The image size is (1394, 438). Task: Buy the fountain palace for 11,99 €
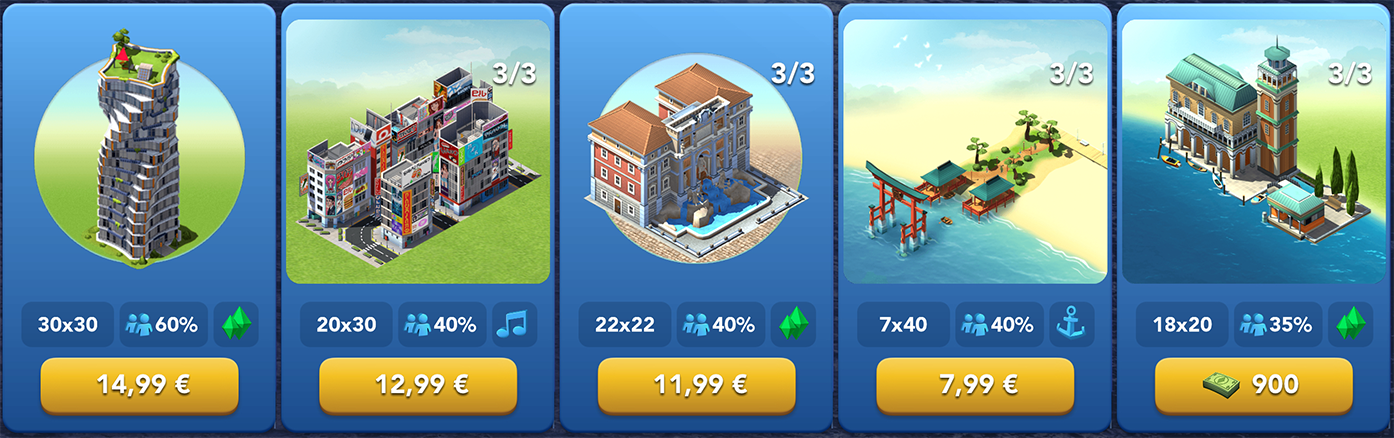(x=696, y=385)
